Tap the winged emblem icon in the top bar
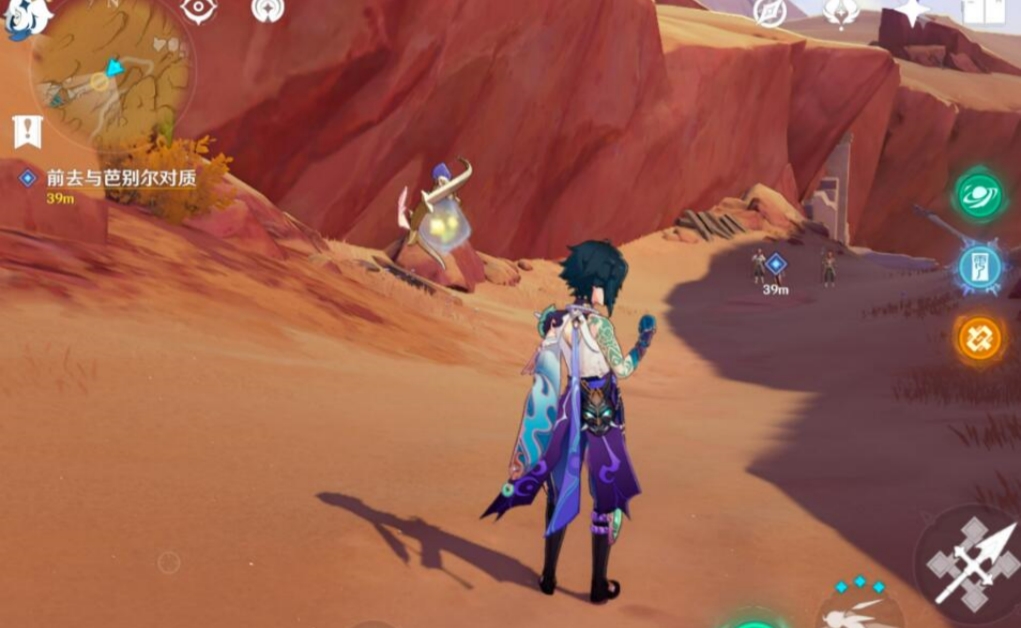This screenshot has width=1021, height=628. coord(841,11)
